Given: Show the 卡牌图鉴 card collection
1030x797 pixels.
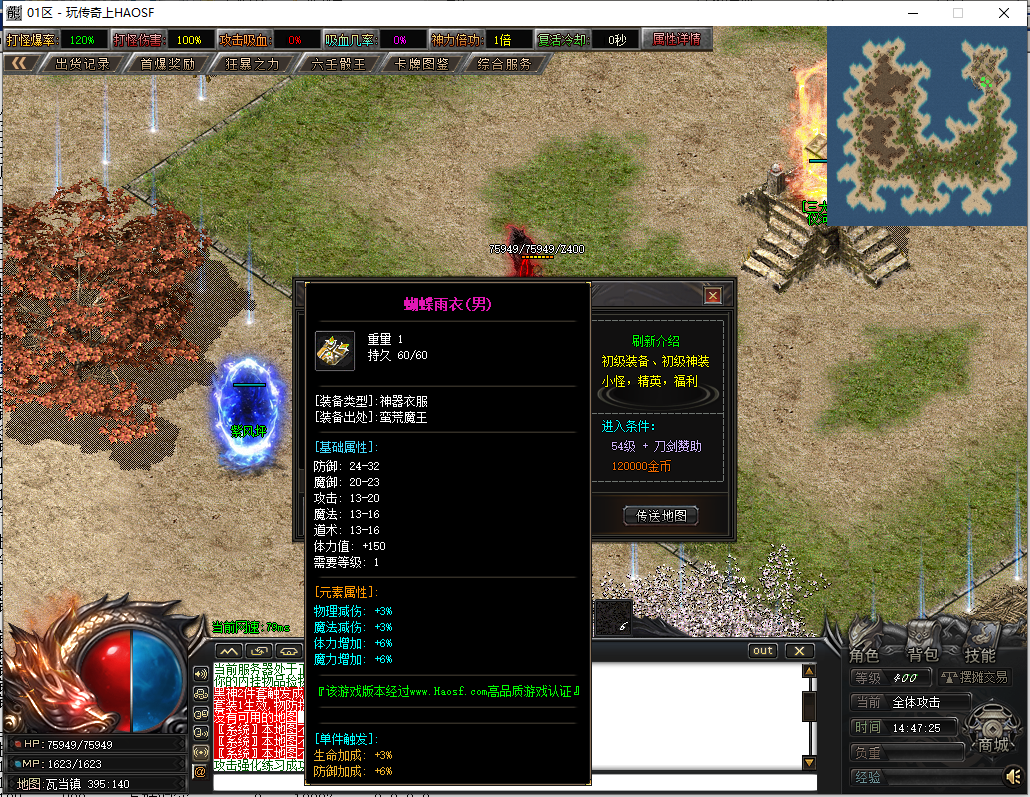Looking at the screenshot, I should (421, 64).
